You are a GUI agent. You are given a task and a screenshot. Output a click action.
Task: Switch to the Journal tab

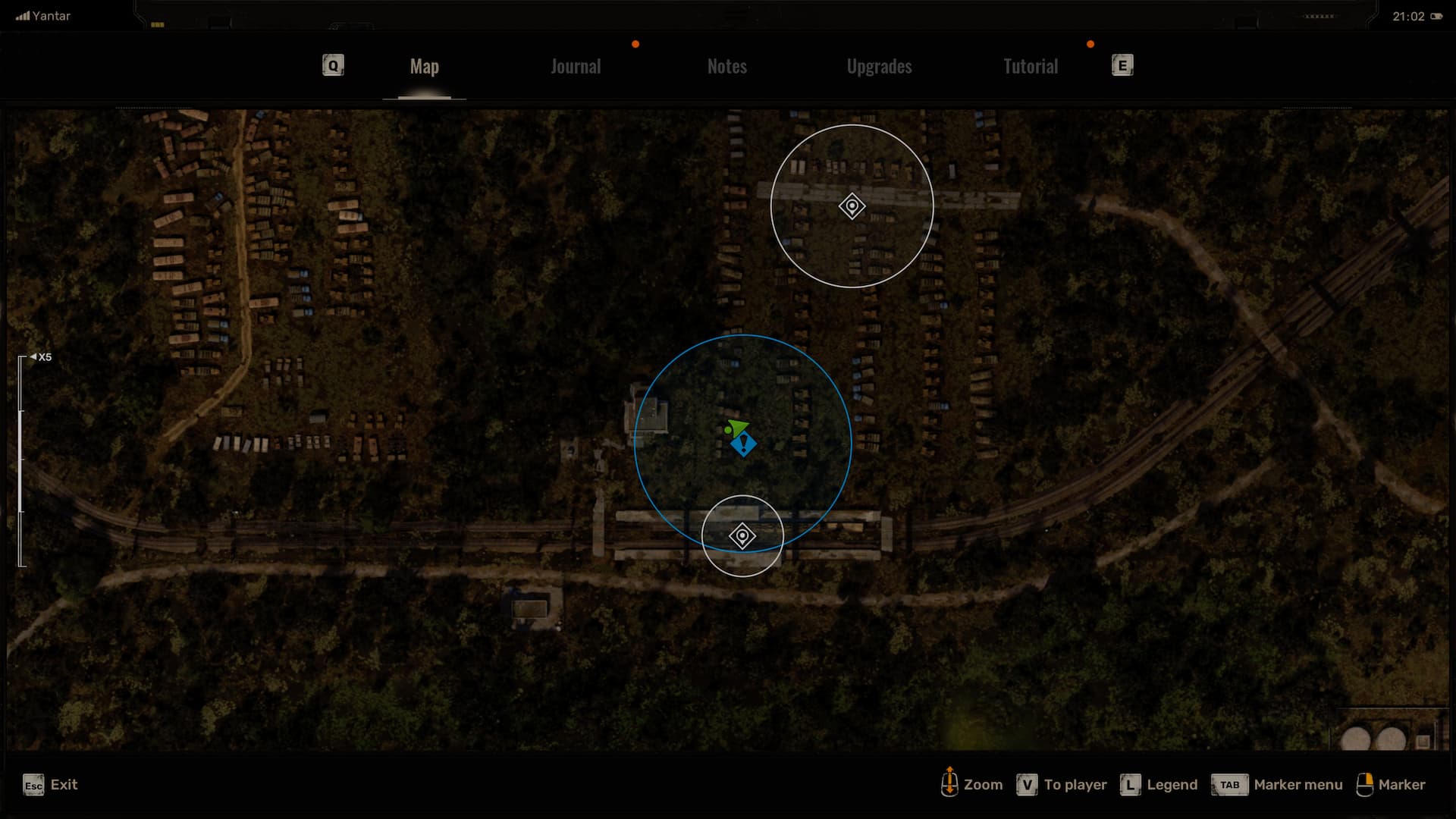576,67
